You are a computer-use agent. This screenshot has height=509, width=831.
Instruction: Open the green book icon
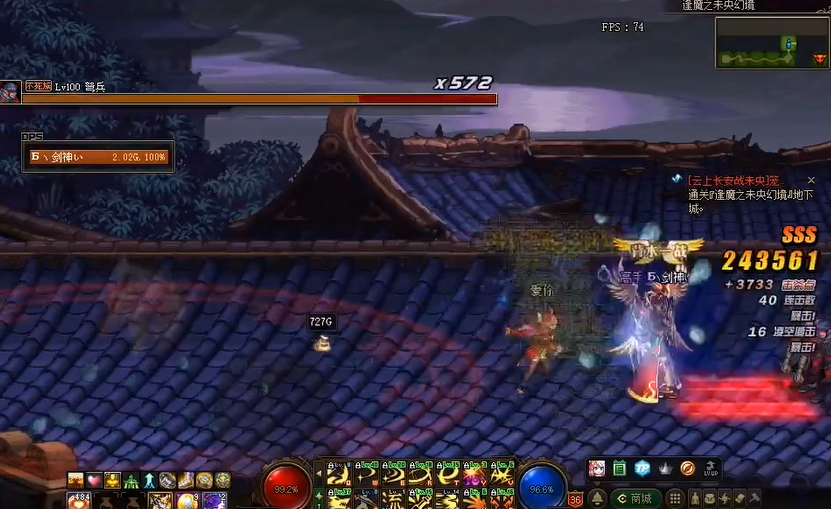[619, 468]
